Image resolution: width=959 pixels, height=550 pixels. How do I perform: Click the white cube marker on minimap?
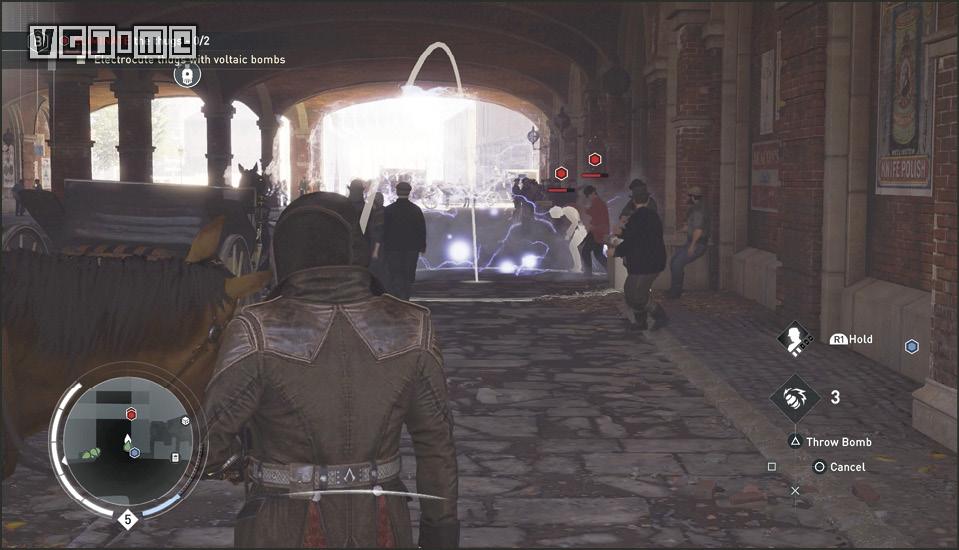click(185, 422)
